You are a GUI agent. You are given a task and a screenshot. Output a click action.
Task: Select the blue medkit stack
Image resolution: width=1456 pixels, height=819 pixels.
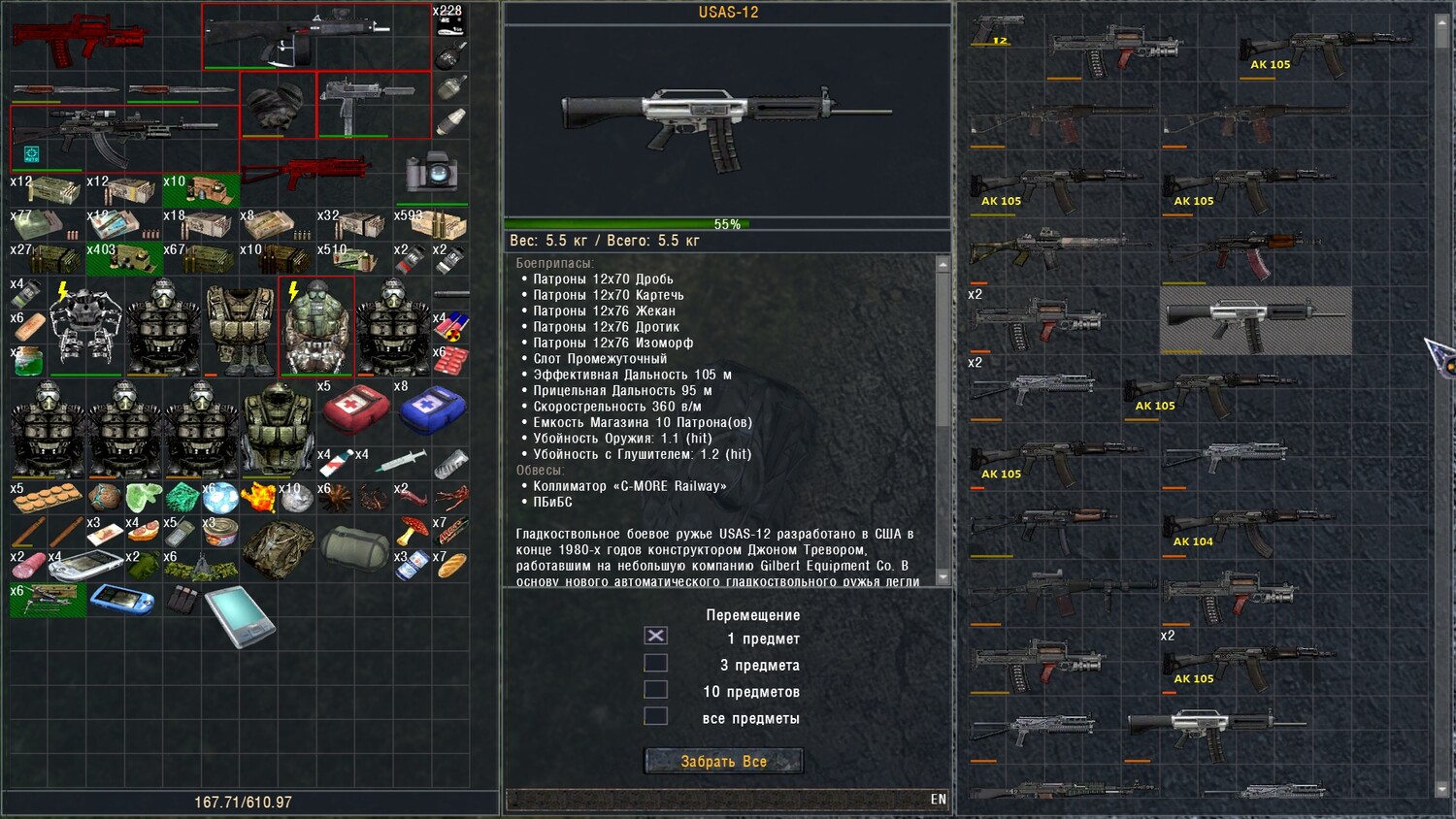pyautogui.click(x=431, y=408)
